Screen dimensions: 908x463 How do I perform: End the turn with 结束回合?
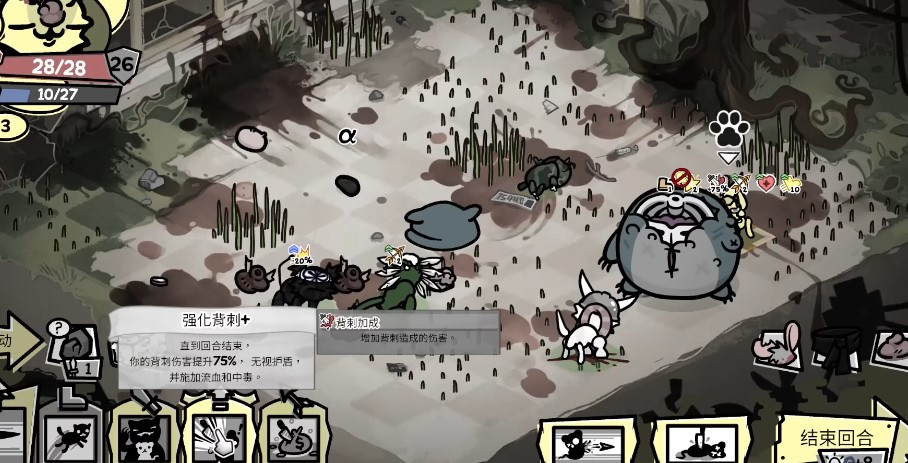coord(836,440)
